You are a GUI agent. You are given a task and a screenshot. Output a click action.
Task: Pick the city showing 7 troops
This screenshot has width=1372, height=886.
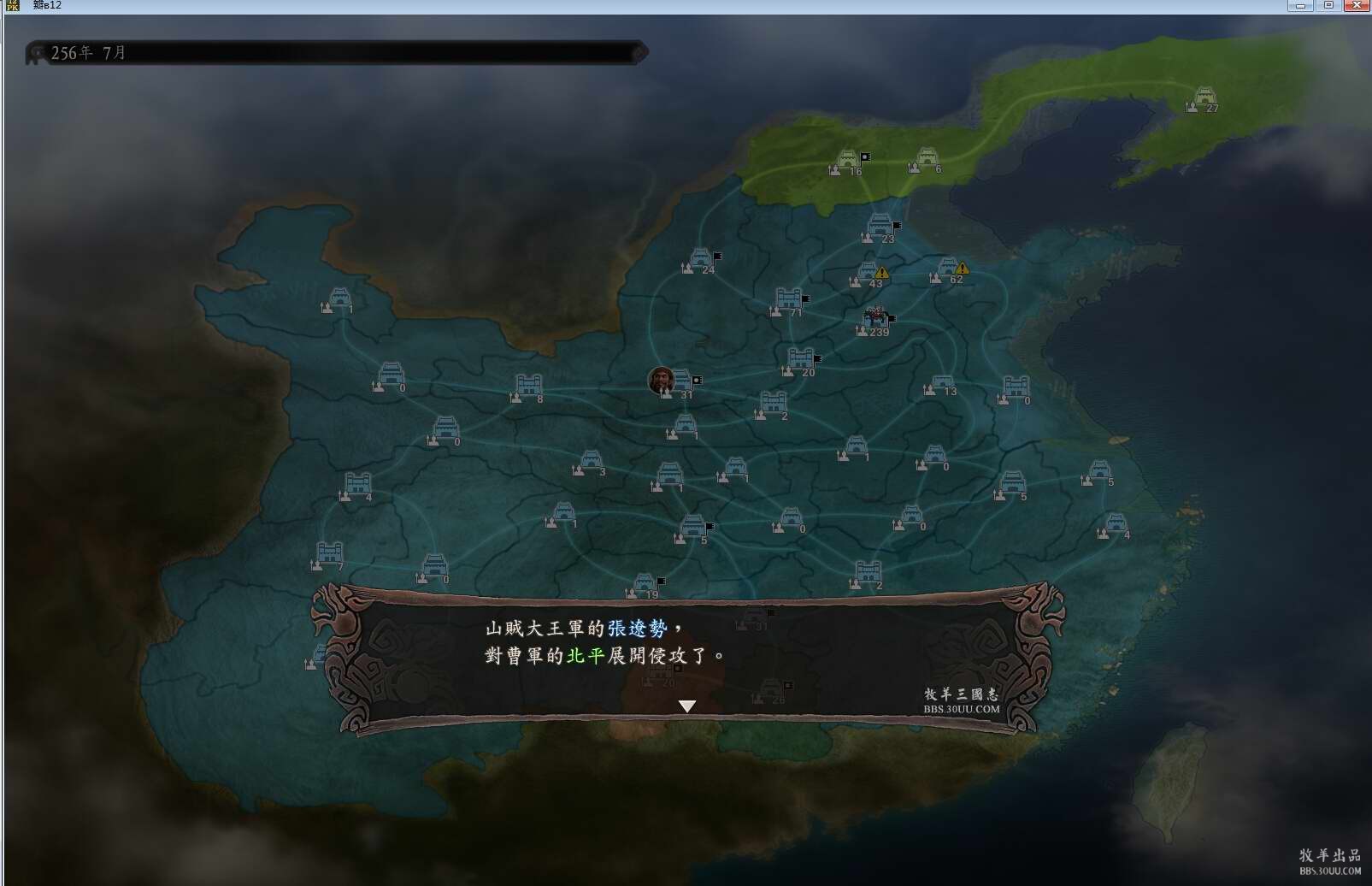click(x=330, y=553)
